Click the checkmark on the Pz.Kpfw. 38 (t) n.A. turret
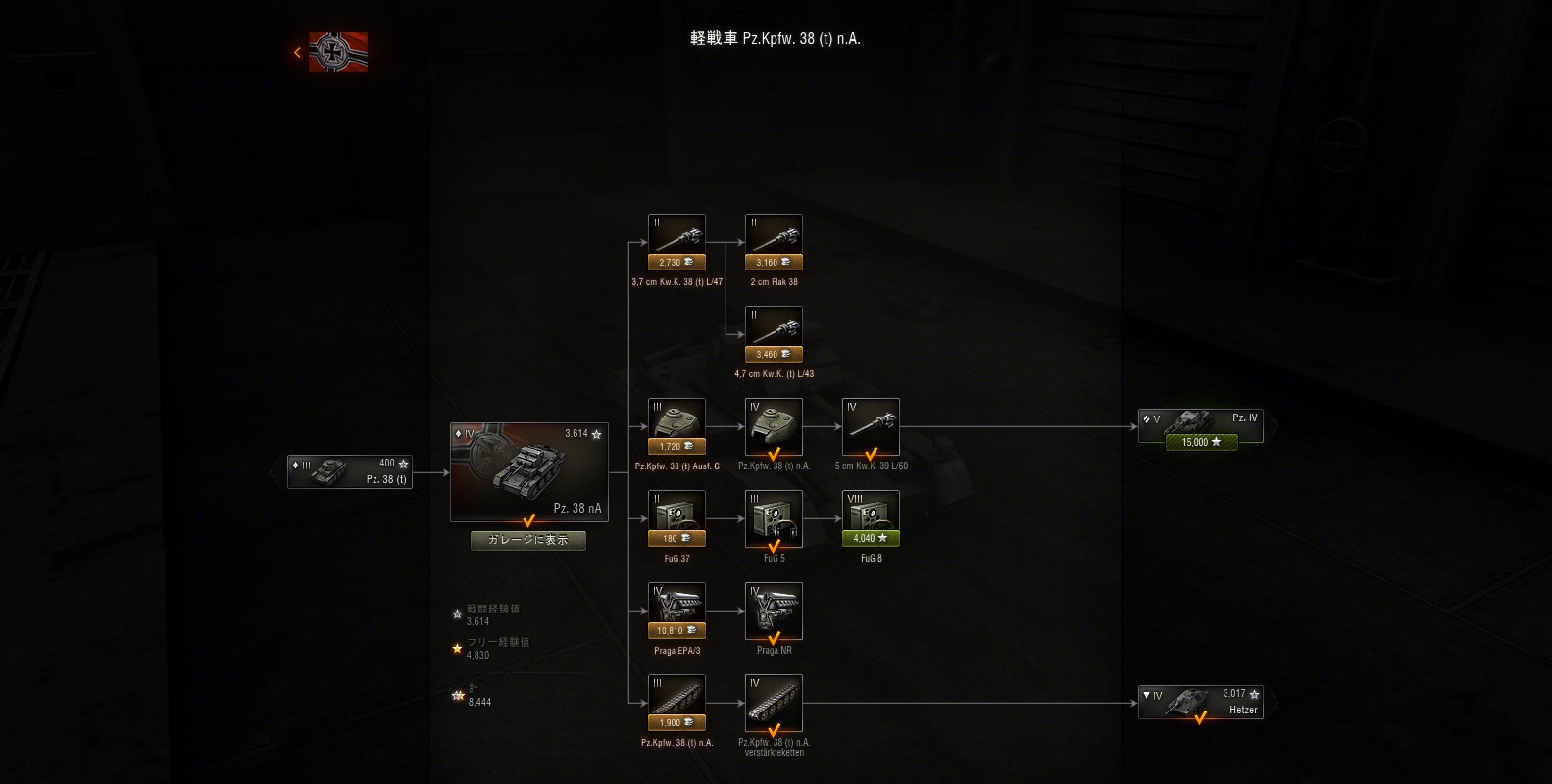This screenshot has width=1552, height=784. click(773, 453)
